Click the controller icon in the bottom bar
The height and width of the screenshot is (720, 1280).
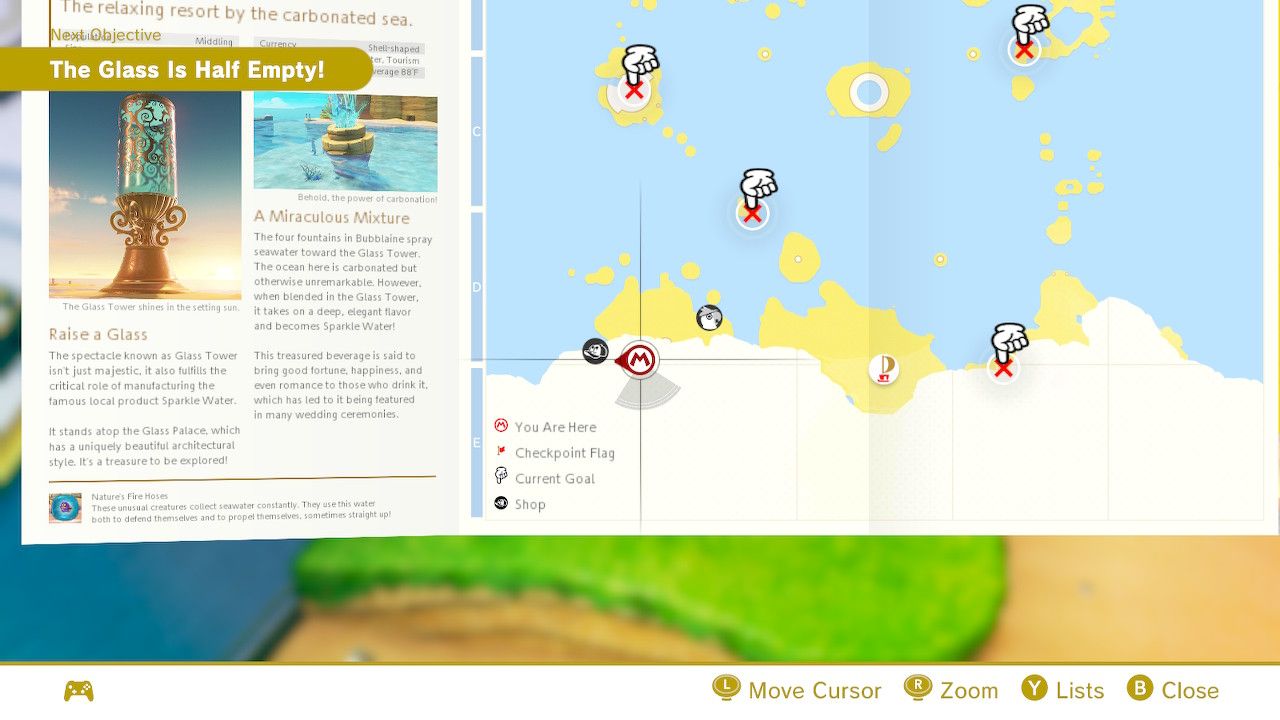78,690
